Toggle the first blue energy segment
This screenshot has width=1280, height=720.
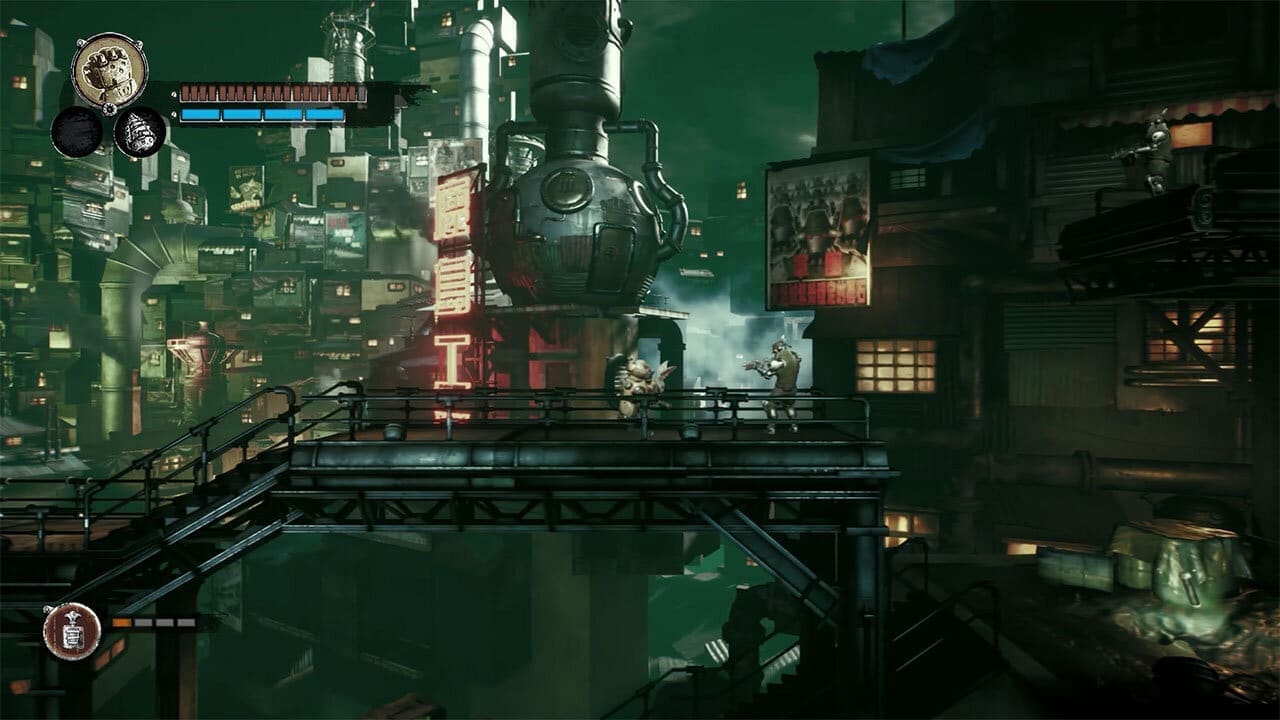pos(200,115)
